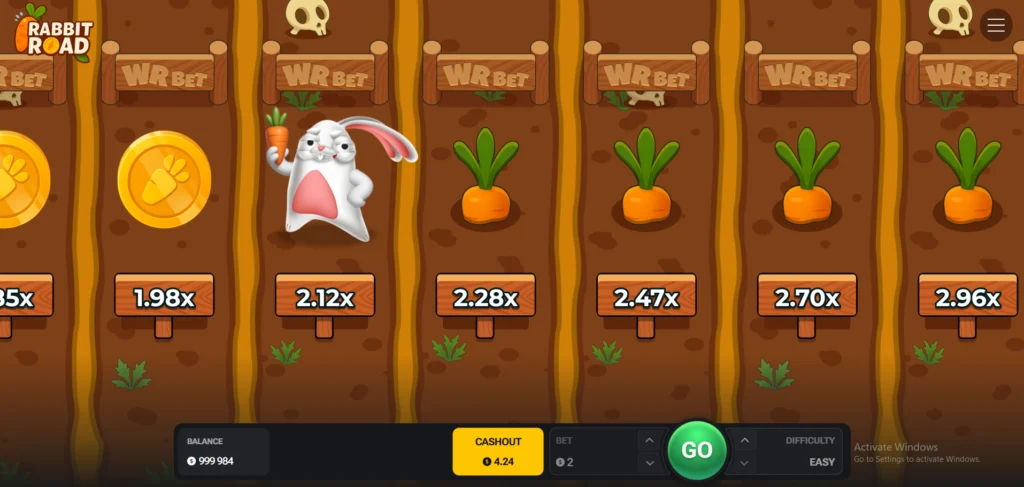1024x487 pixels.
Task: Open the hamburger menu
Action: 996,25
